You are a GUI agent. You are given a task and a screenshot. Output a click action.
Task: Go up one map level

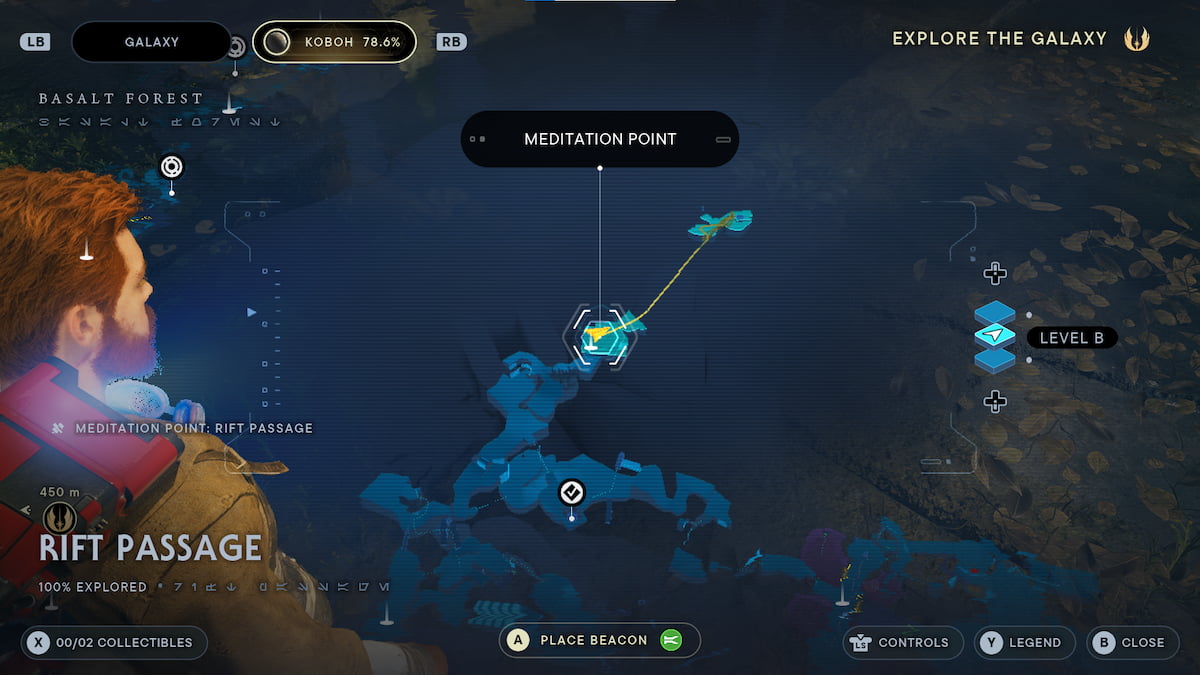994,273
